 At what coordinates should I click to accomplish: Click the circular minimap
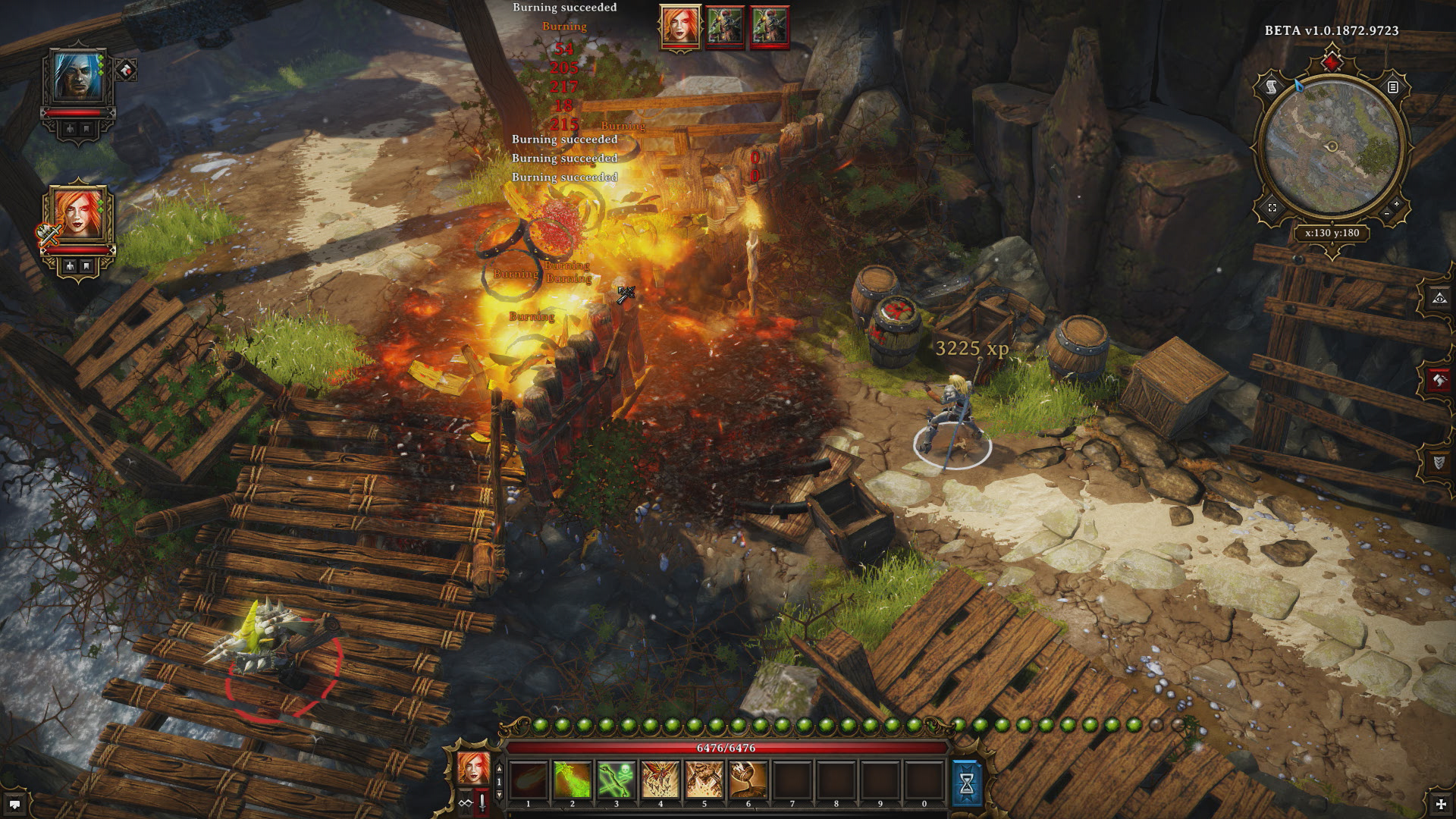click(x=1332, y=147)
